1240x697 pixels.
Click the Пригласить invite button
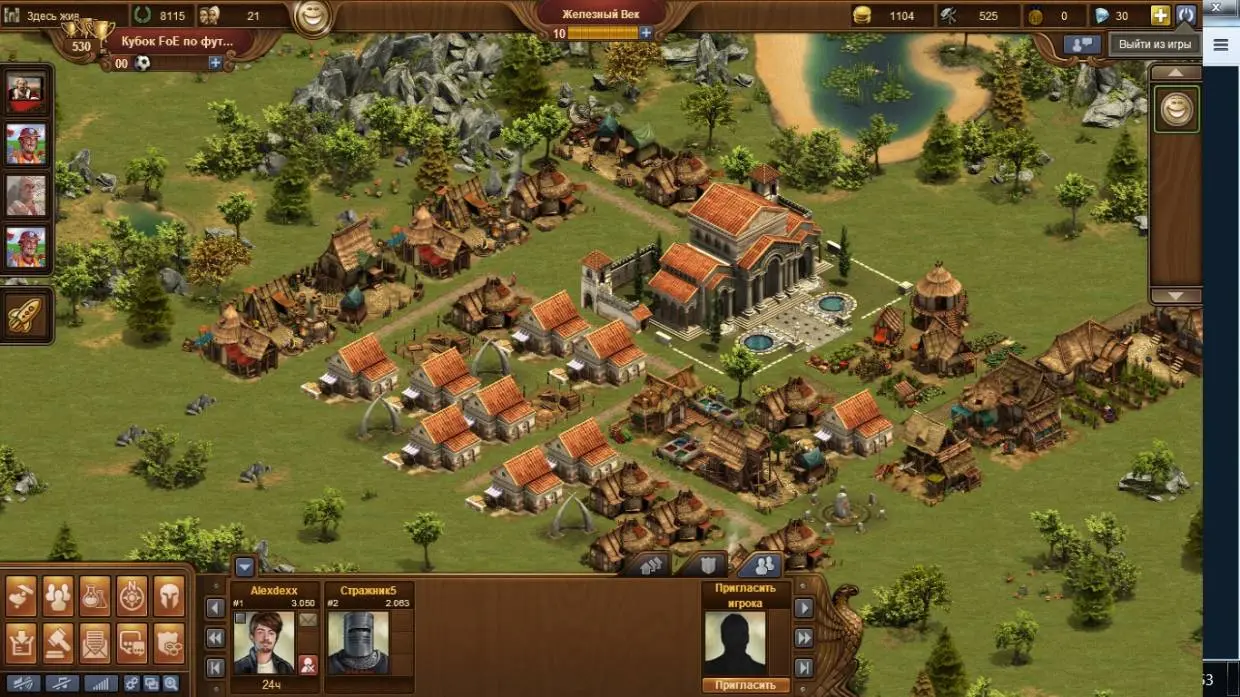tap(745, 686)
